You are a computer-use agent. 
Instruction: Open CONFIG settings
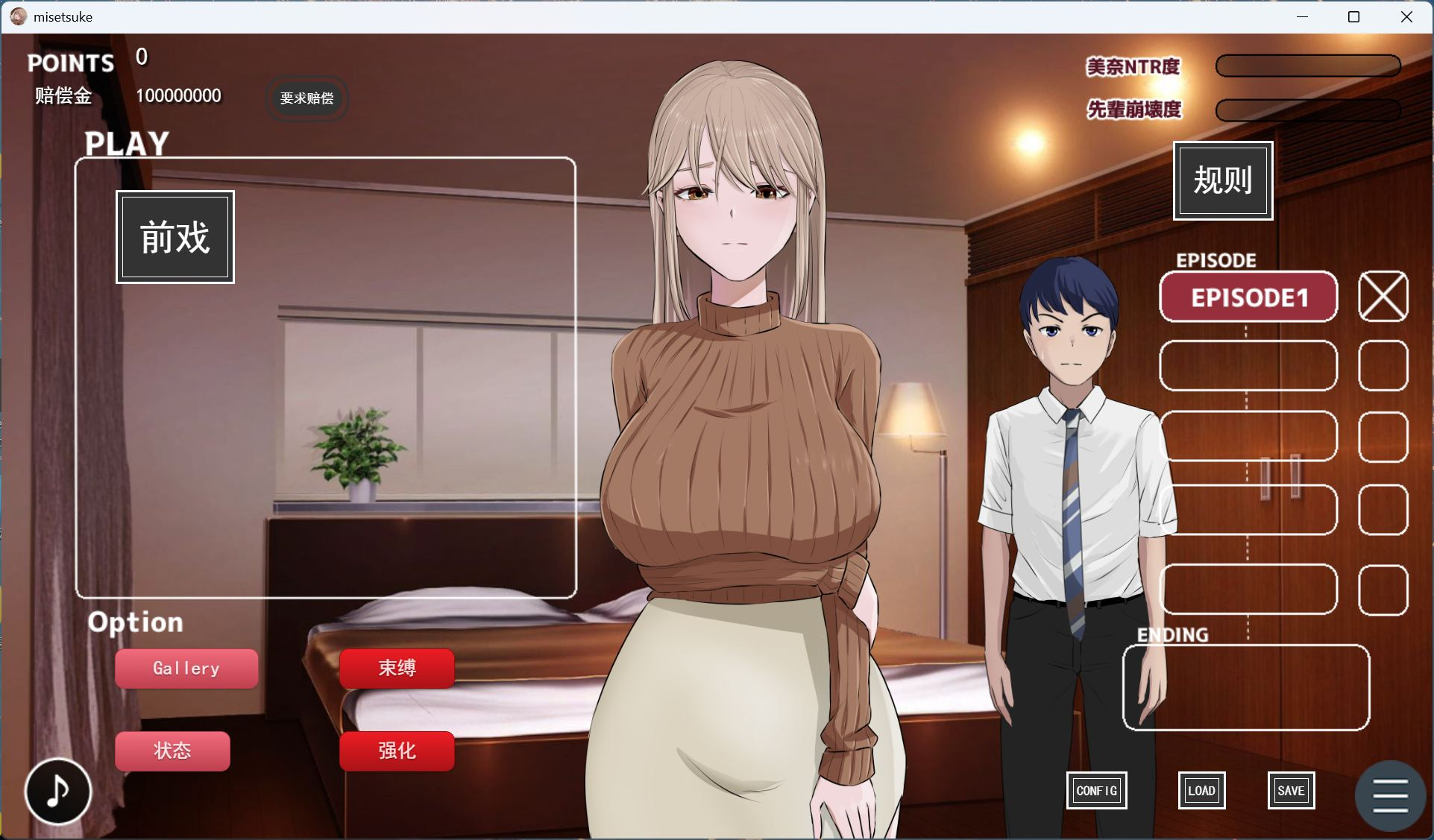click(x=1096, y=790)
